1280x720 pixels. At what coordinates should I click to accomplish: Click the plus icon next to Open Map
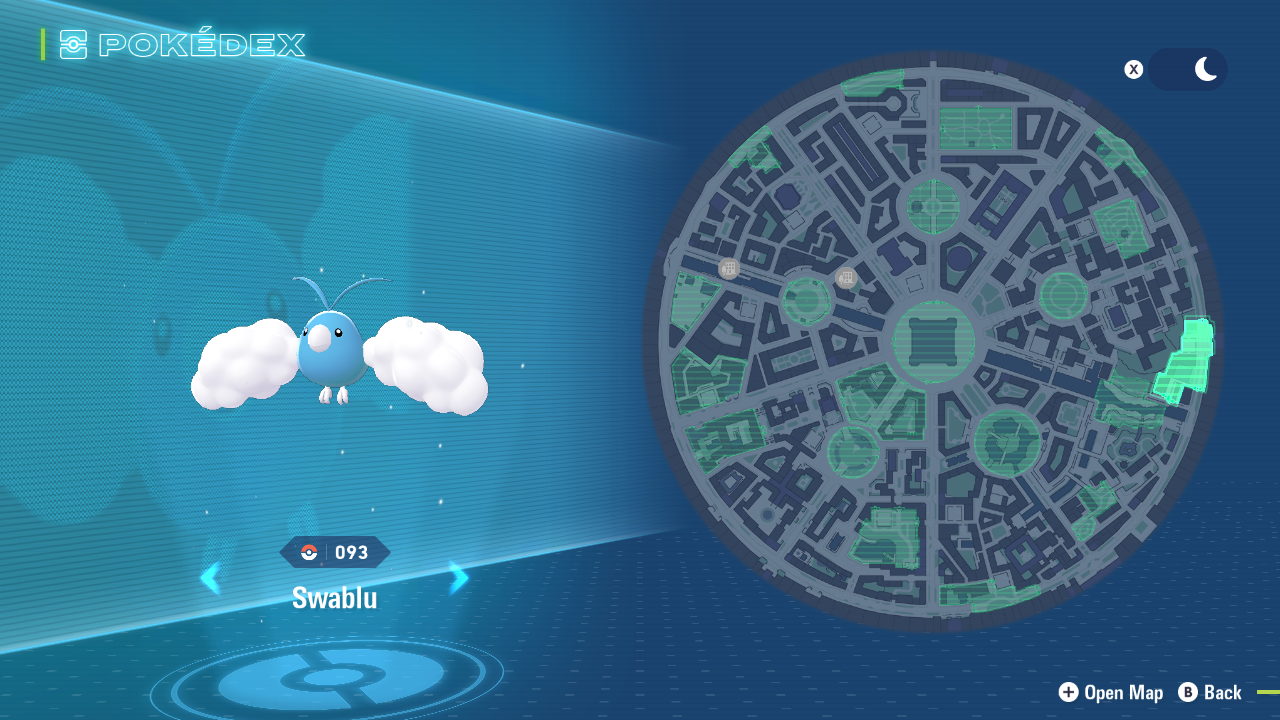tap(1068, 692)
